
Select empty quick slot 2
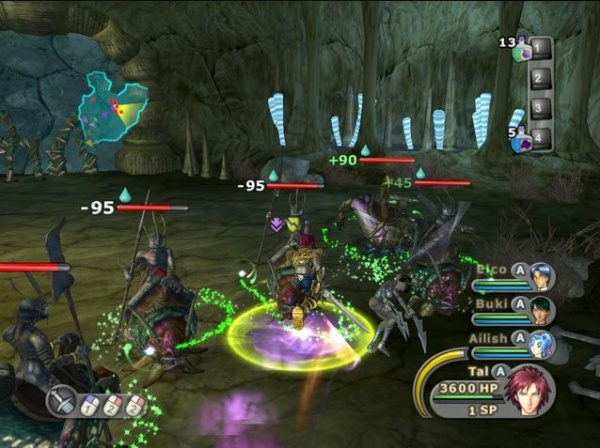(540, 79)
